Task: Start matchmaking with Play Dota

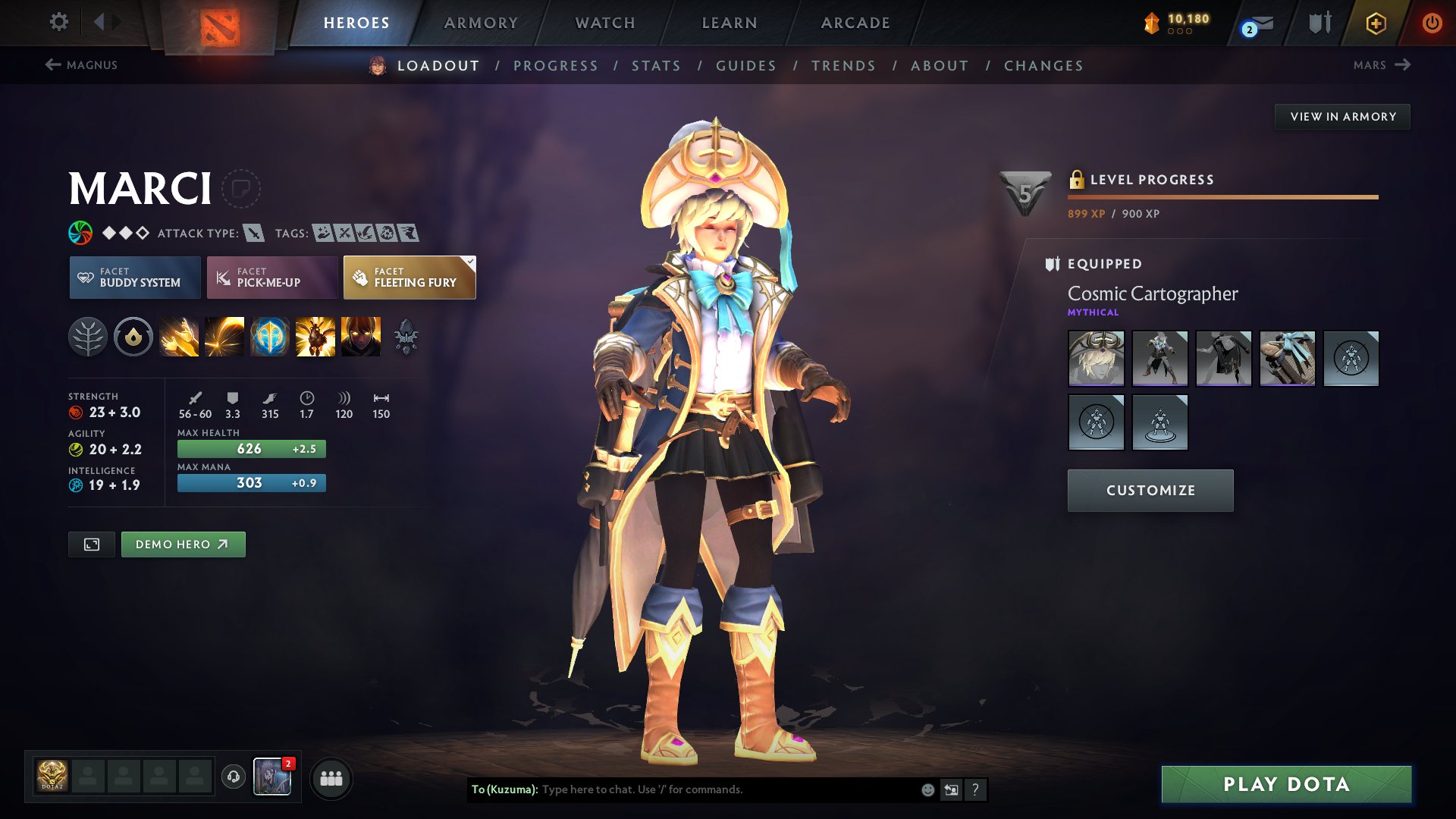Action: pos(1286,784)
